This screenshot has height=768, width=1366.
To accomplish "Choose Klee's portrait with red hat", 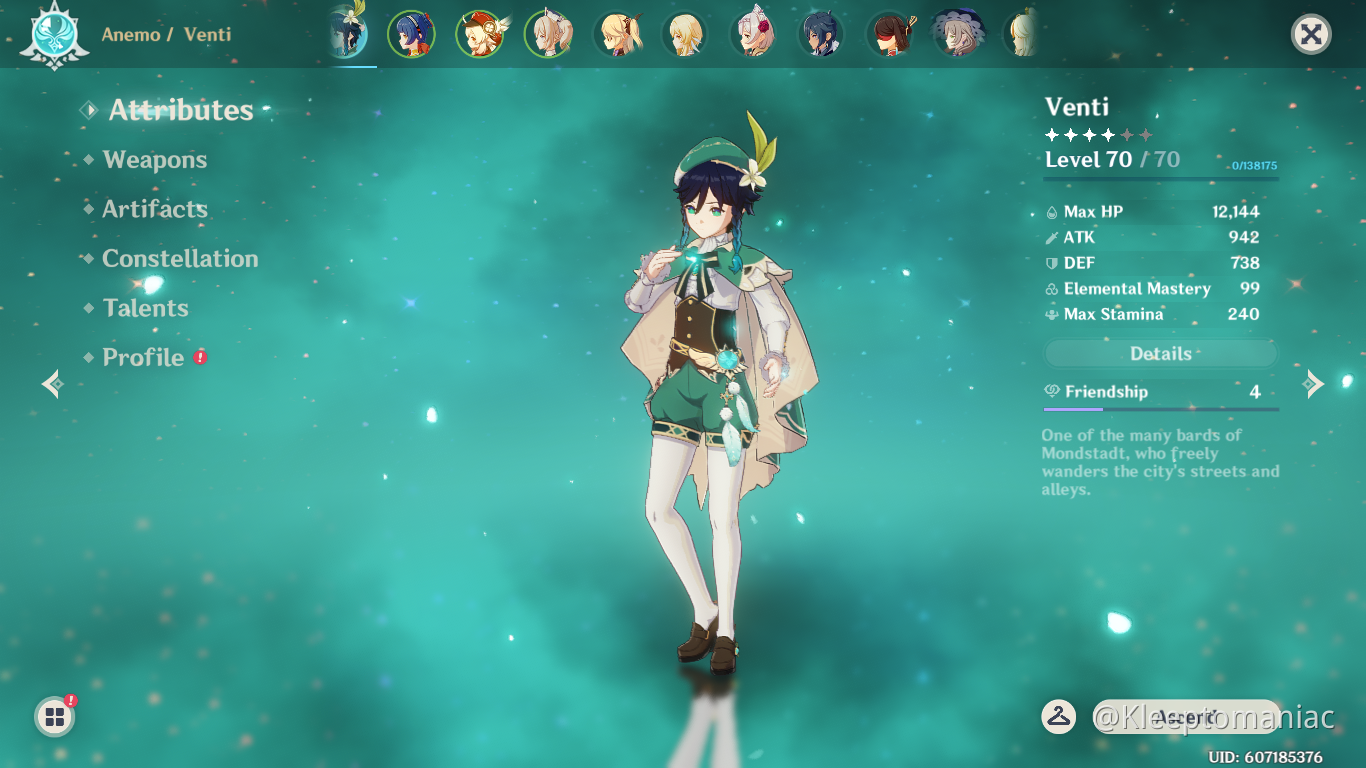I will (479, 35).
